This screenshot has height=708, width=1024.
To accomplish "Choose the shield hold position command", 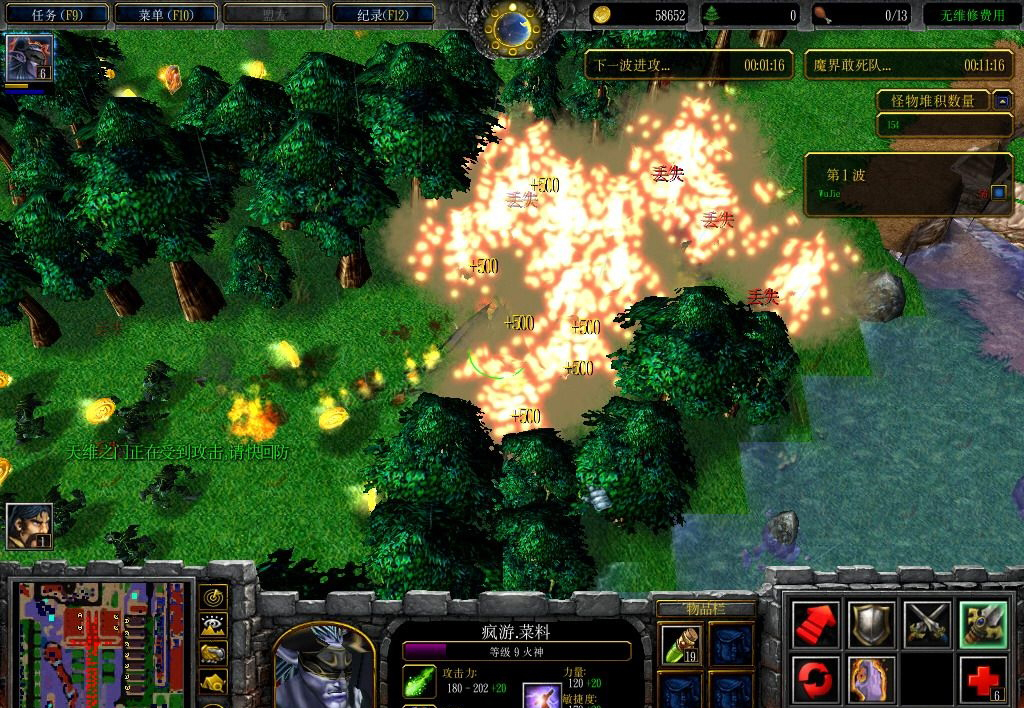I will 871,625.
